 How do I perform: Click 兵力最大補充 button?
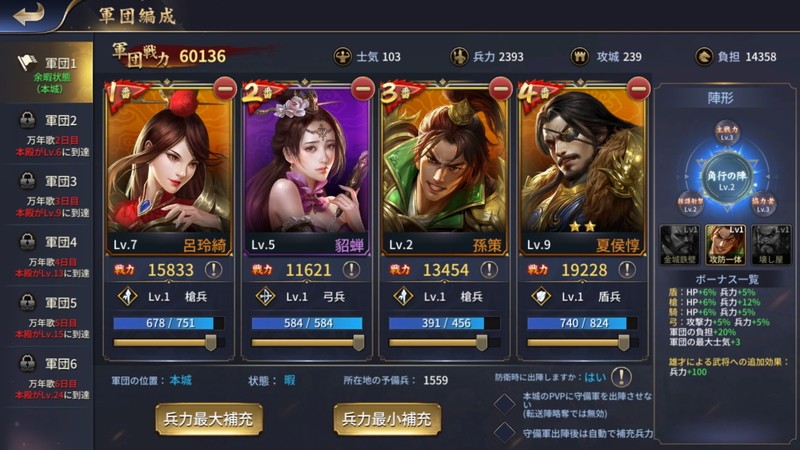[209, 418]
